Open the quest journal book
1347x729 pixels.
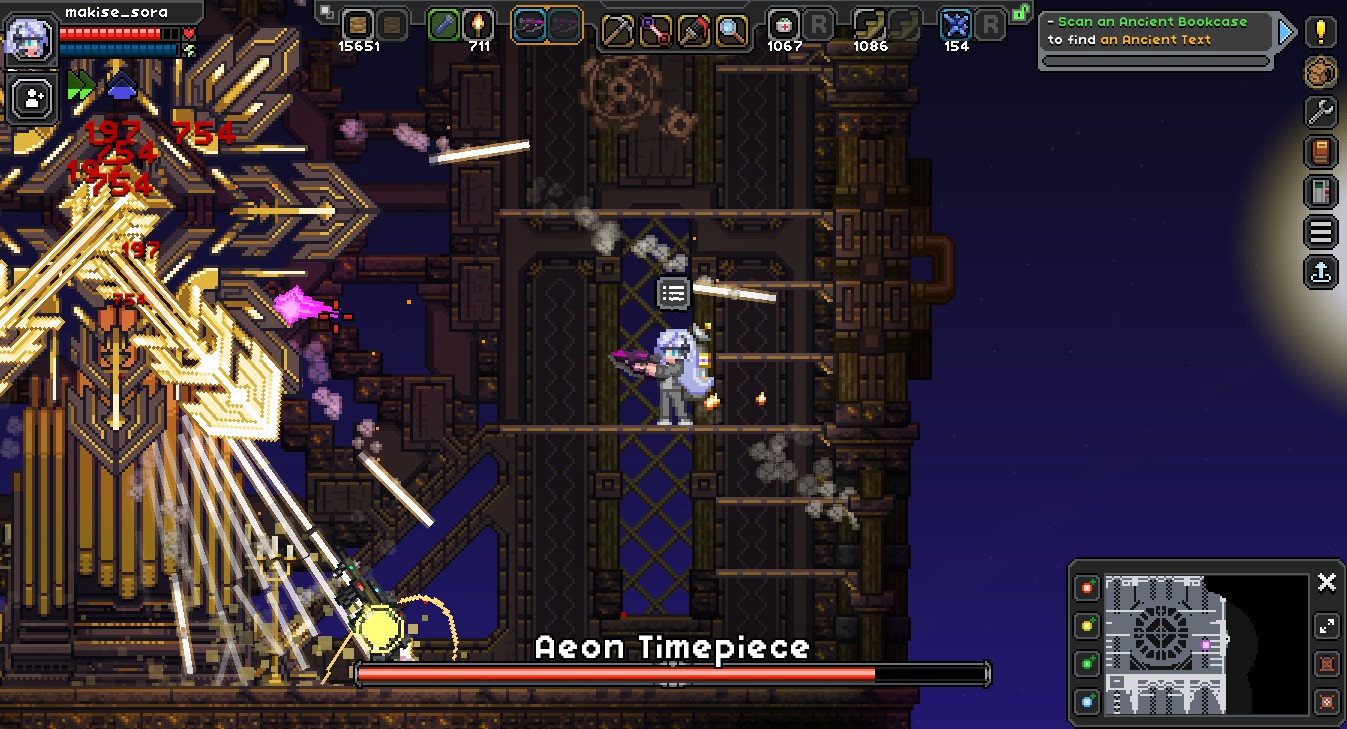click(1320, 152)
